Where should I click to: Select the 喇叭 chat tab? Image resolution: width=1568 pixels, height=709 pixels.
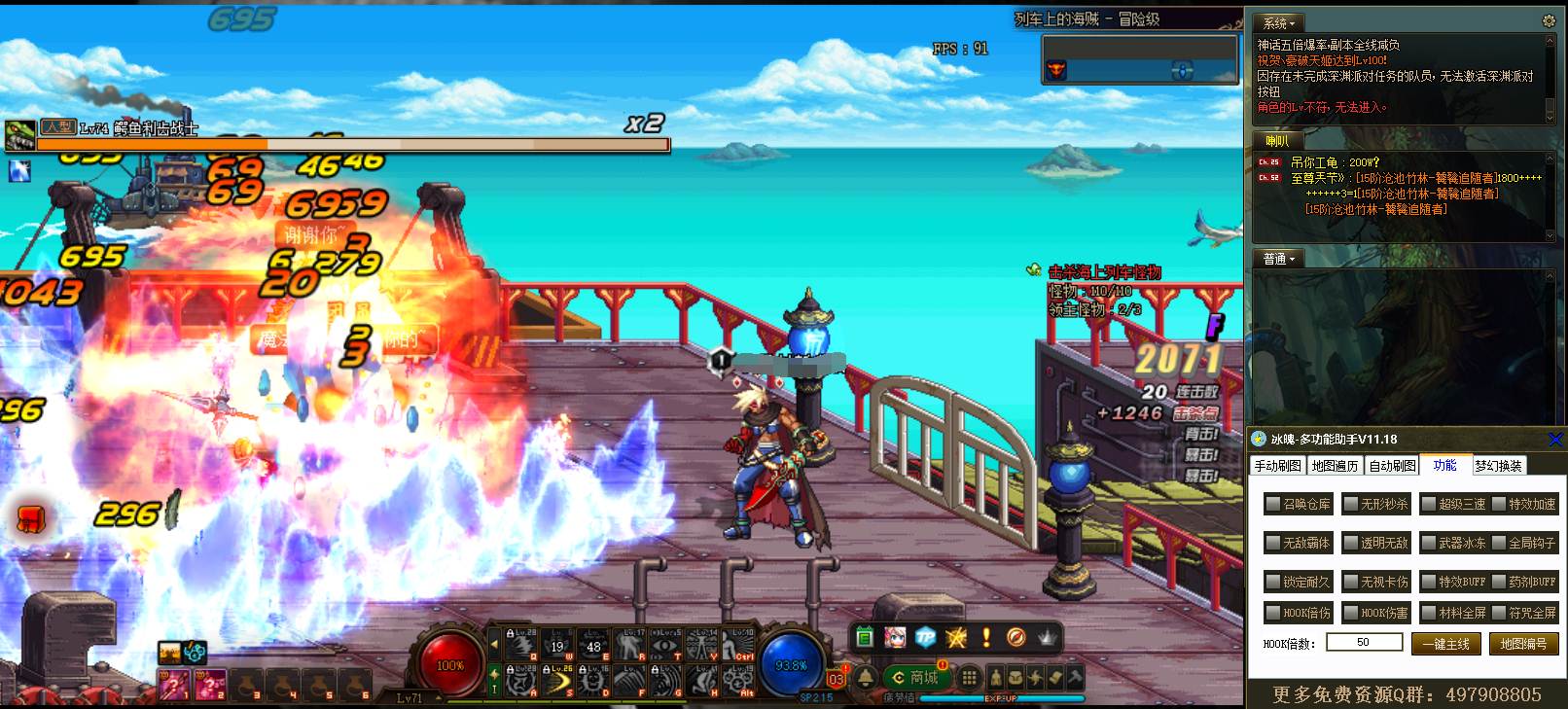click(1277, 141)
